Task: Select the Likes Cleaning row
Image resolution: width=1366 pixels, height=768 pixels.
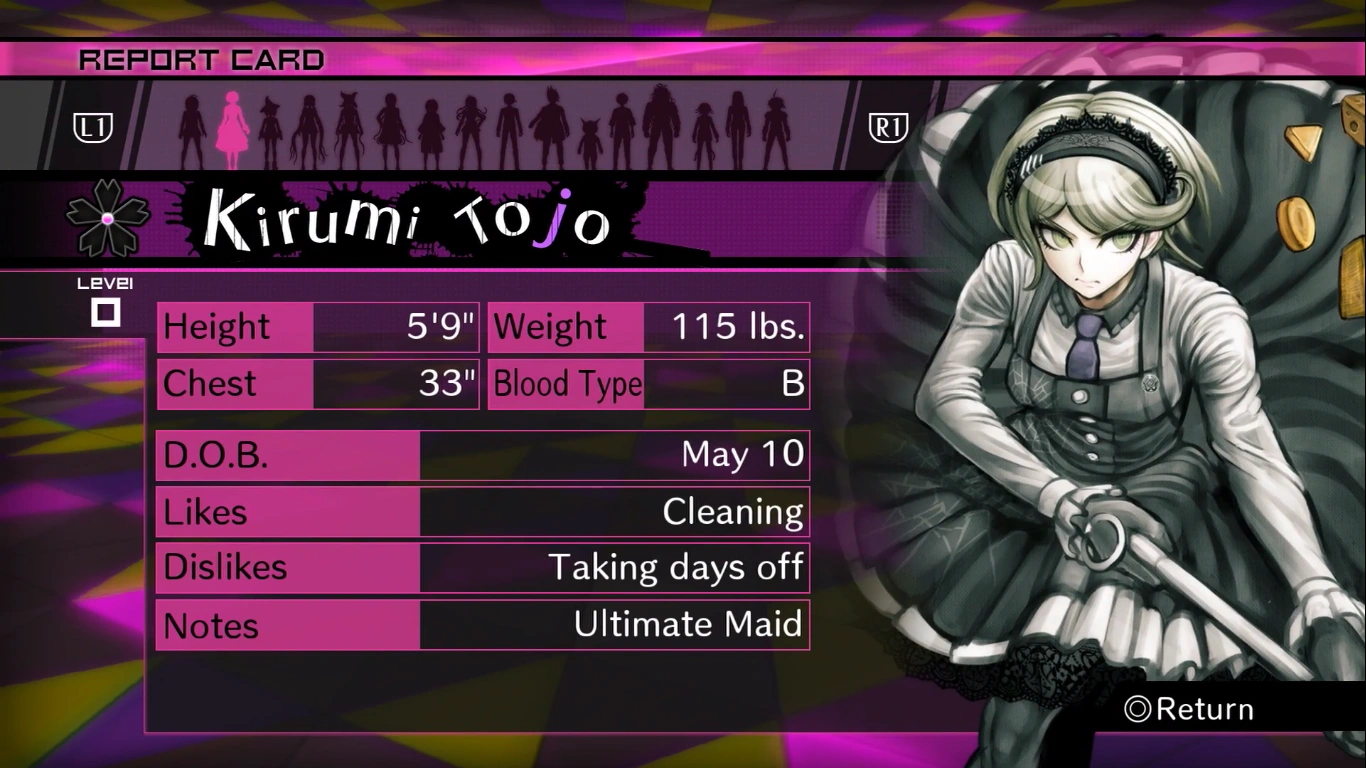Action: (x=483, y=512)
